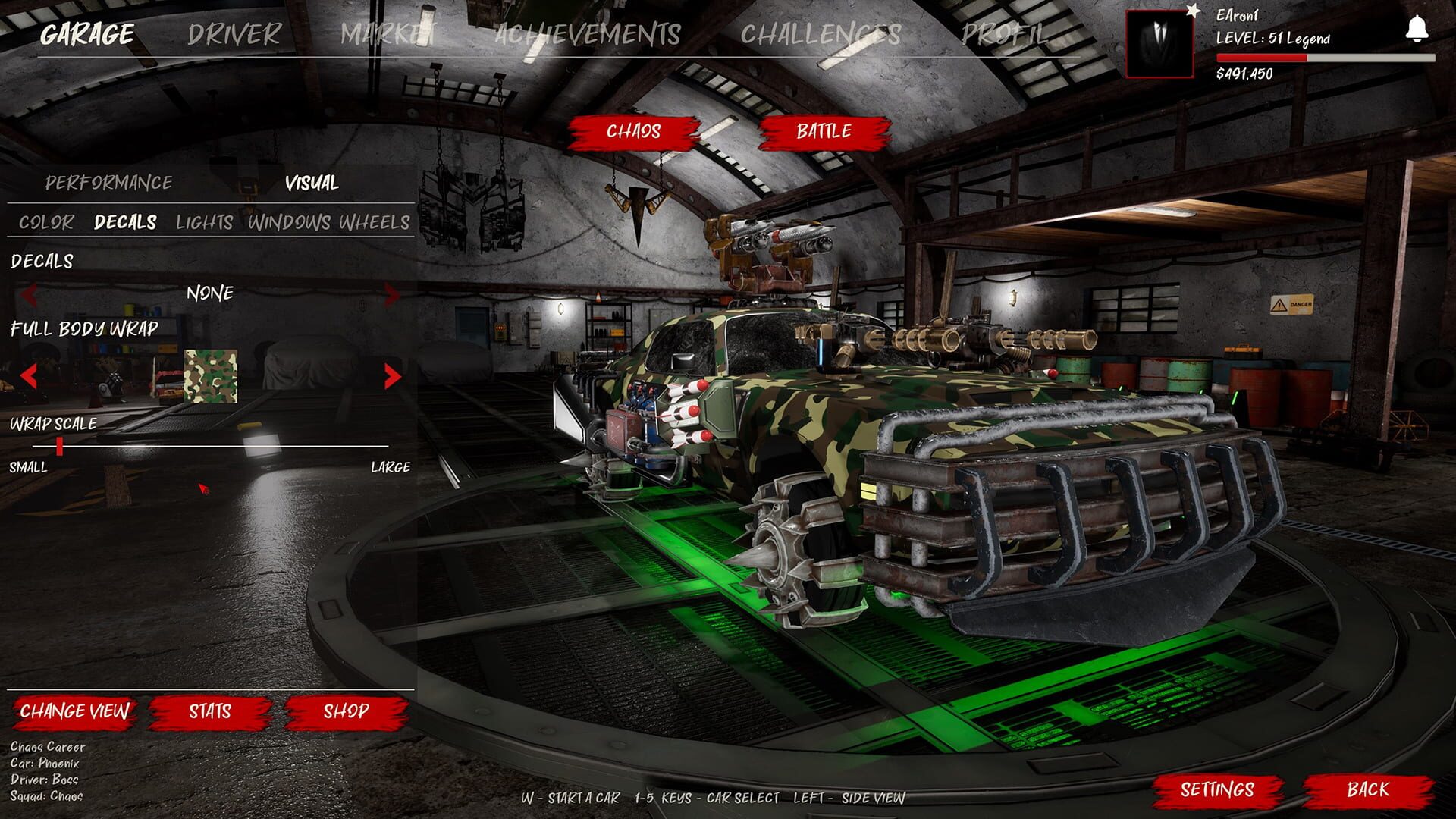This screenshot has height=819, width=1456.
Task: Click the notification bell icon
Action: [1417, 30]
